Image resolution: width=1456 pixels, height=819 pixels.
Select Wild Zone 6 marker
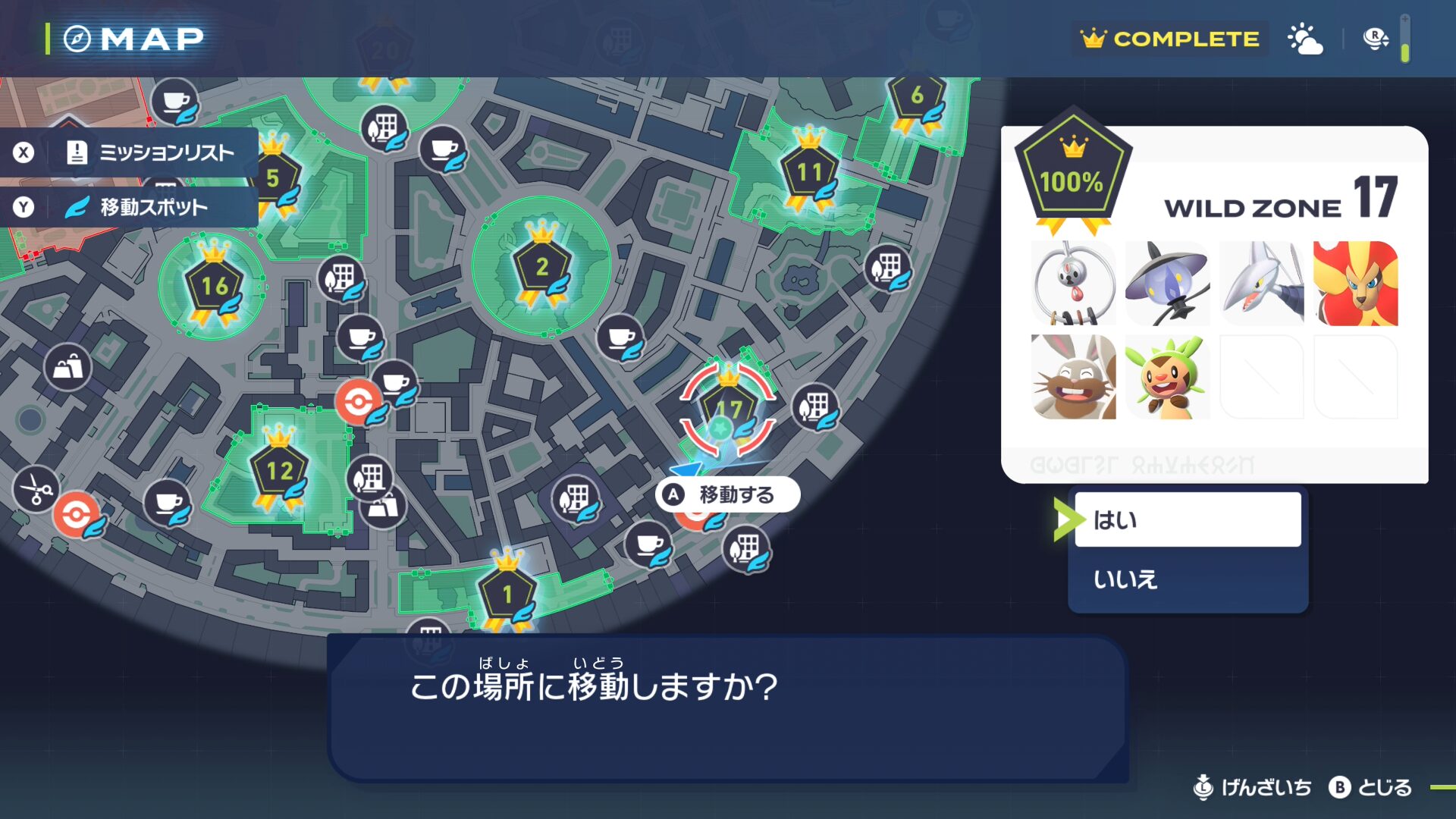pos(916,96)
